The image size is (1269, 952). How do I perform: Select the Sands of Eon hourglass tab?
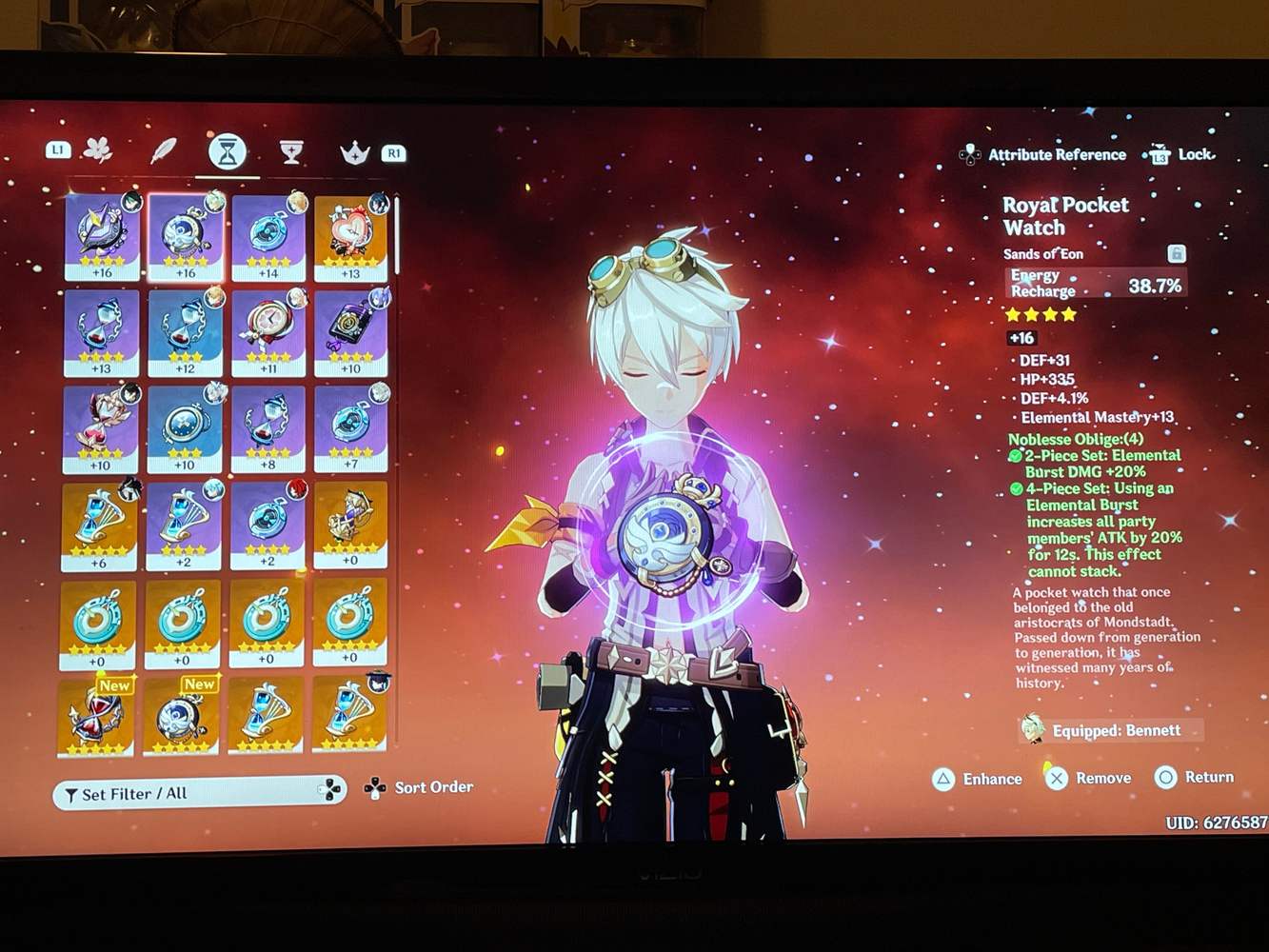point(225,149)
